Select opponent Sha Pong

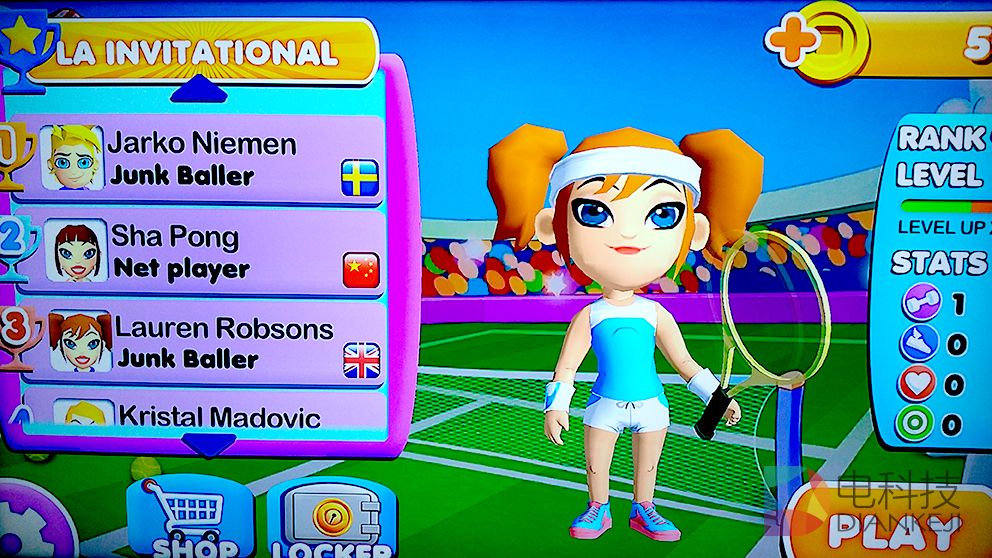tap(200, 252)
